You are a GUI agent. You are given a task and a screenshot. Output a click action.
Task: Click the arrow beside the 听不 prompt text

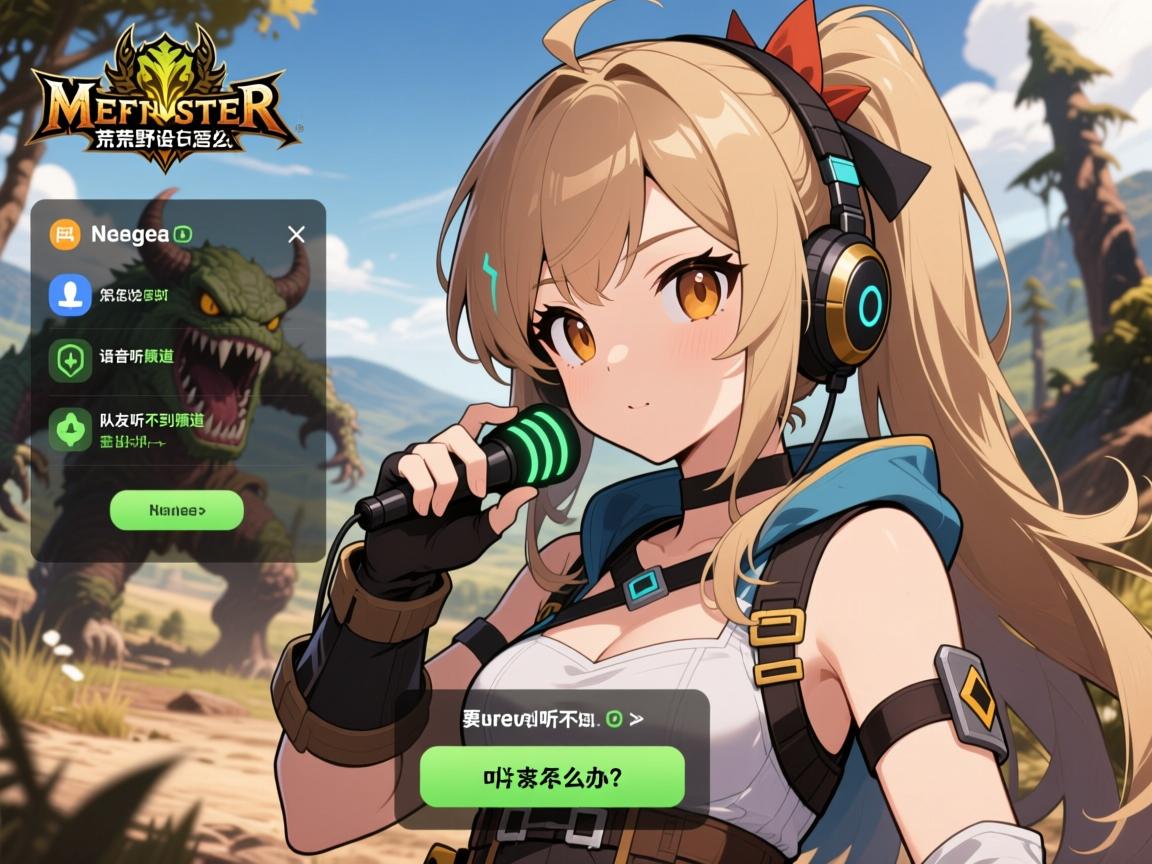pyautogui.click(x=637, y=719)
